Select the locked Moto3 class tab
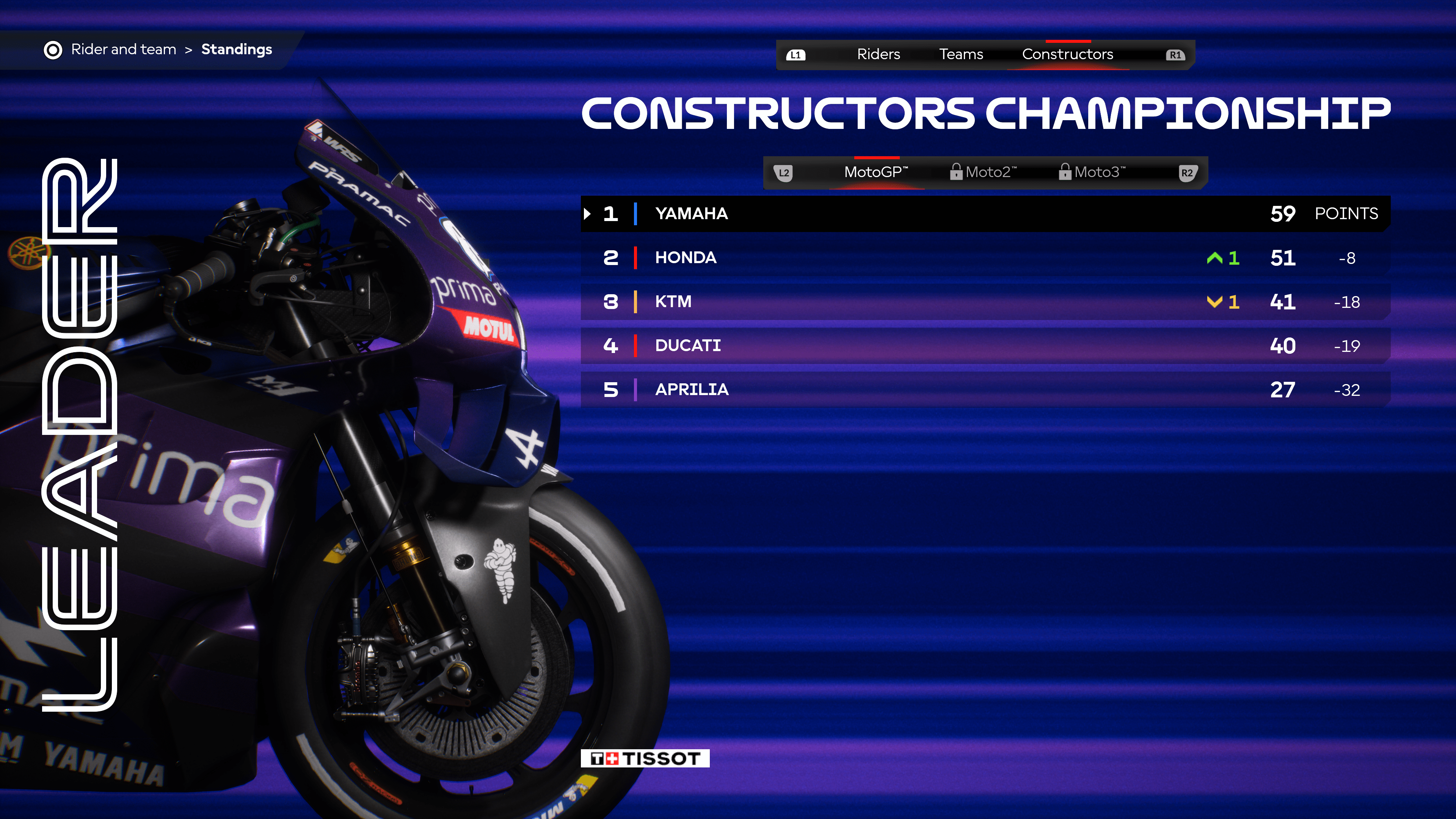This screenshot has width=1456, height=819. pos(1093,173)
